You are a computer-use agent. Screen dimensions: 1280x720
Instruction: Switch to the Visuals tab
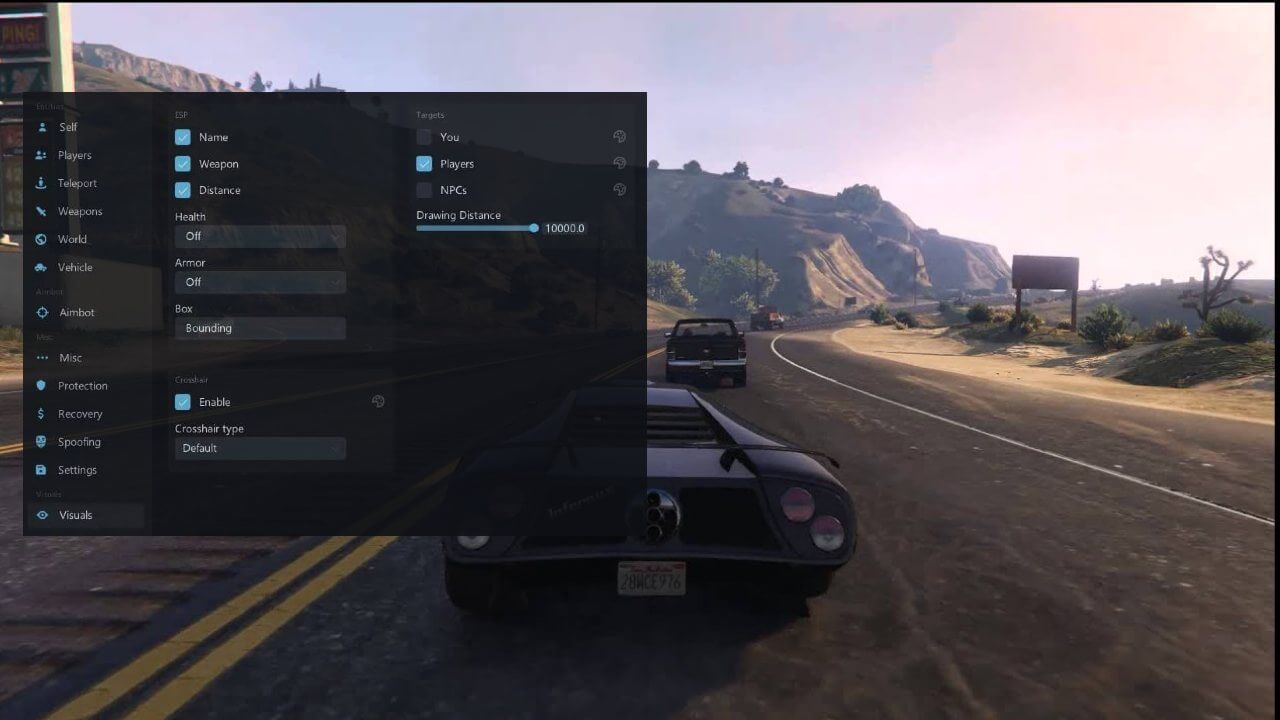tap(42, 514)
